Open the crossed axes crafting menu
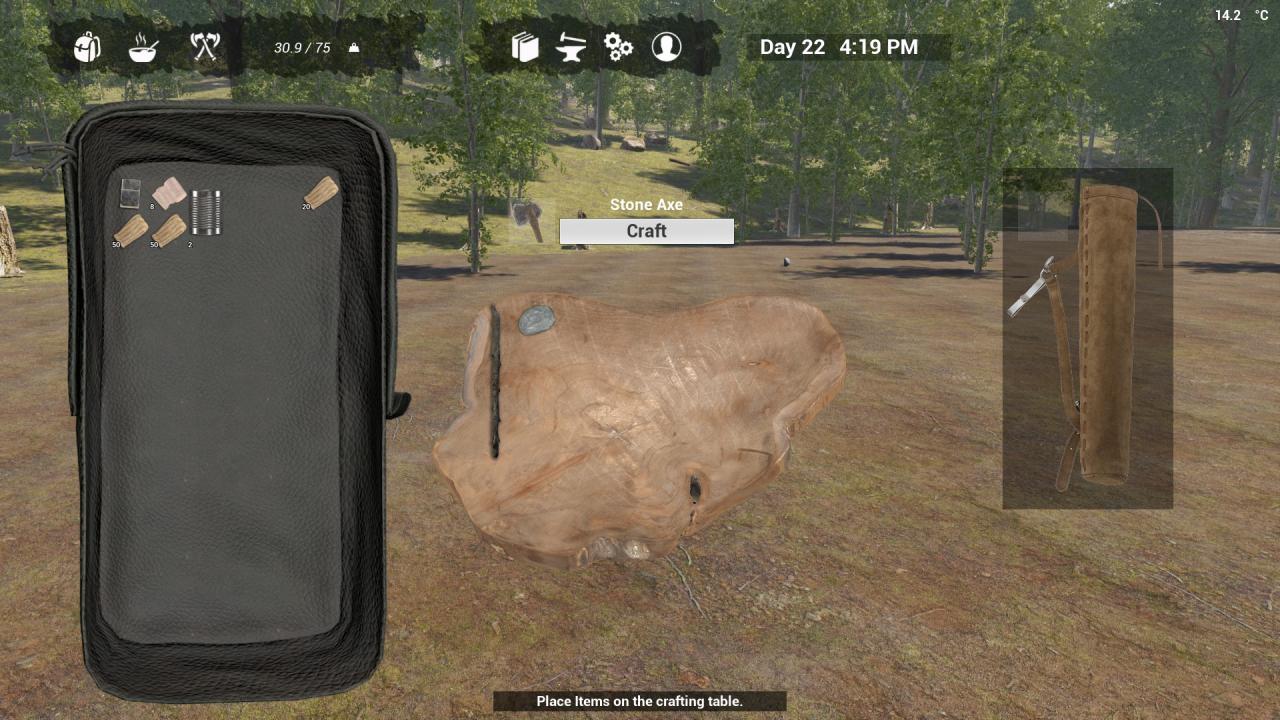Screen dimensions: 1280x720 (x=205, y=47)
